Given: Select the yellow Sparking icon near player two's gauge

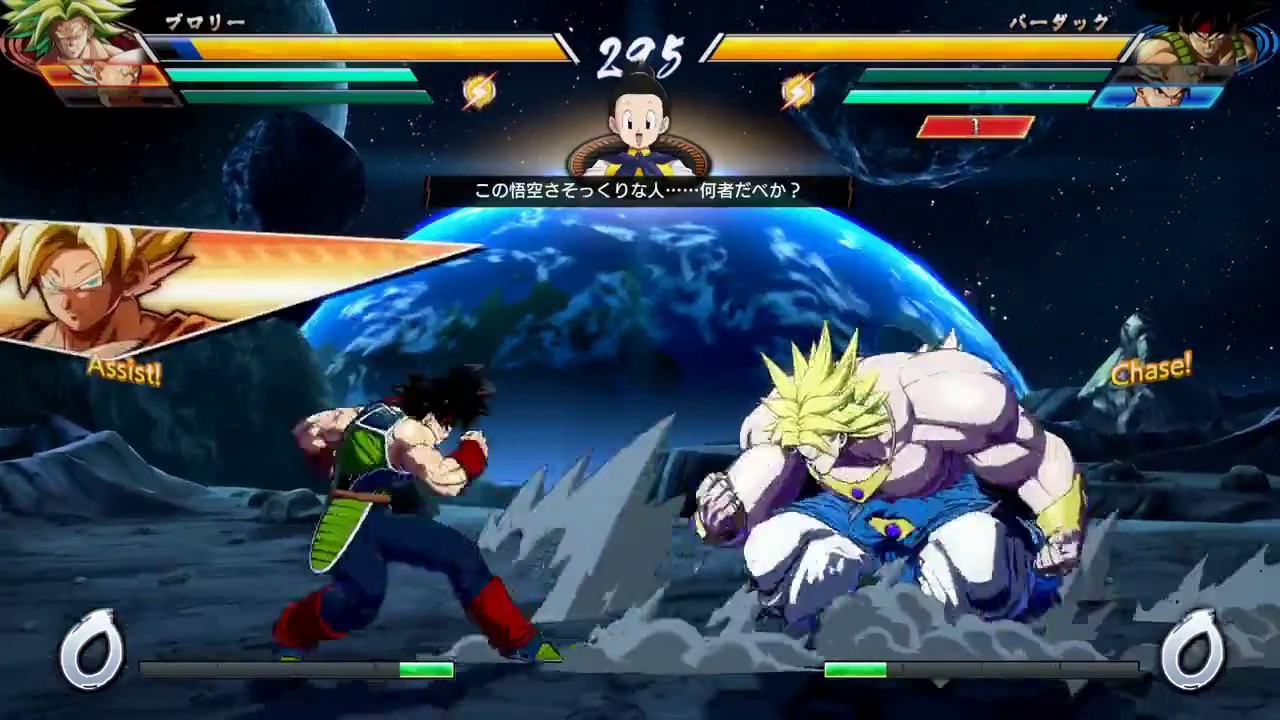Looking at the screenshot, I should (796, 91).
